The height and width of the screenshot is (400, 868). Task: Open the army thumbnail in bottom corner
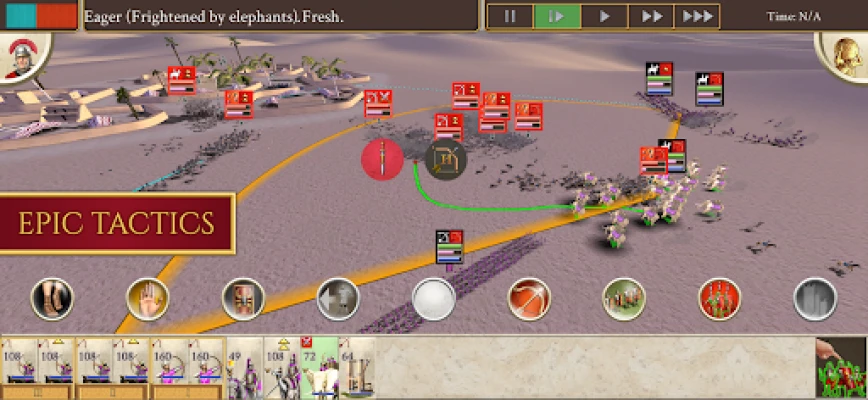click(x=840, y=367)
